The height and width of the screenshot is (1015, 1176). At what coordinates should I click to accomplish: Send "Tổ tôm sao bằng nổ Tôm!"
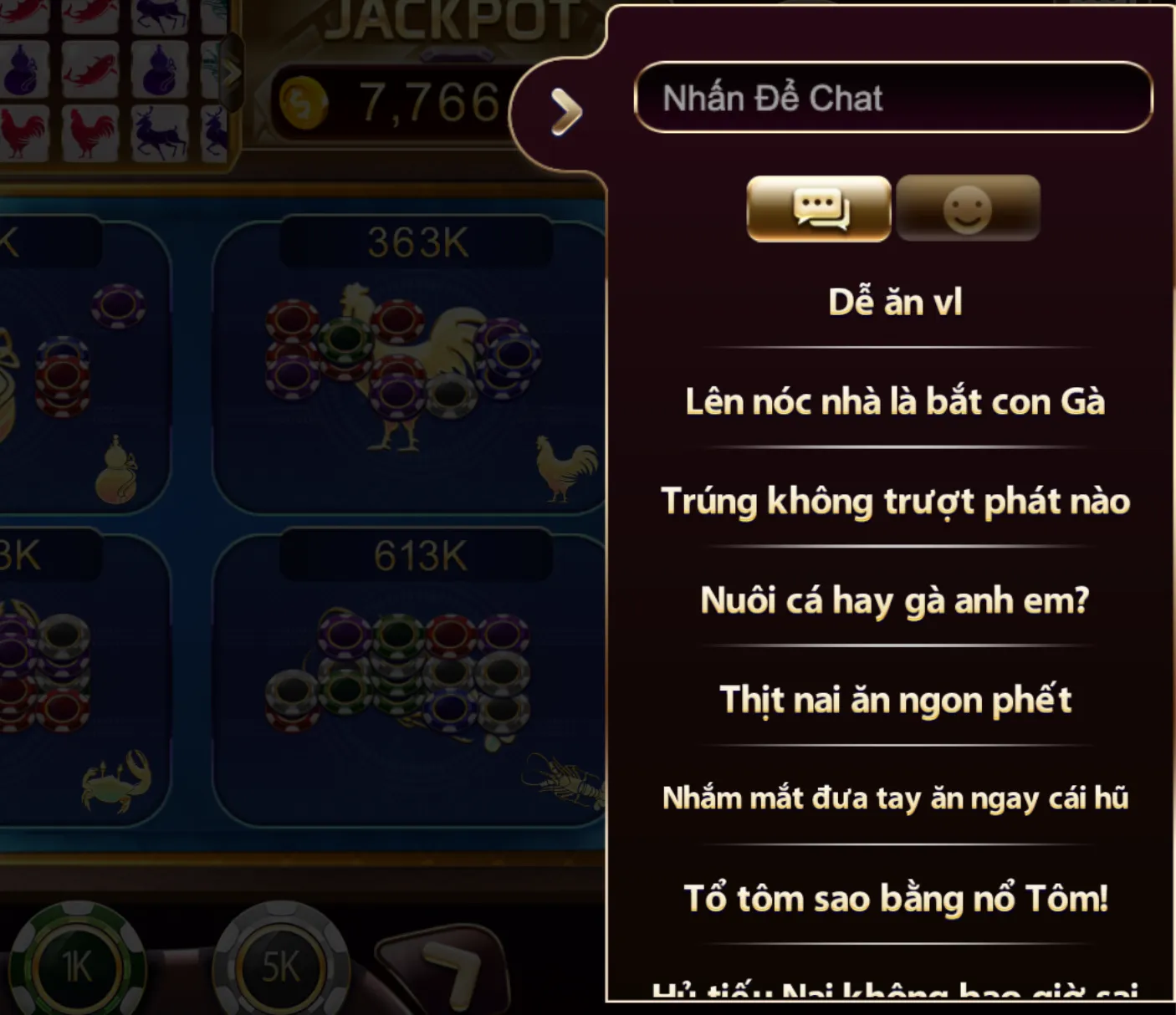[x=894, y=899]
